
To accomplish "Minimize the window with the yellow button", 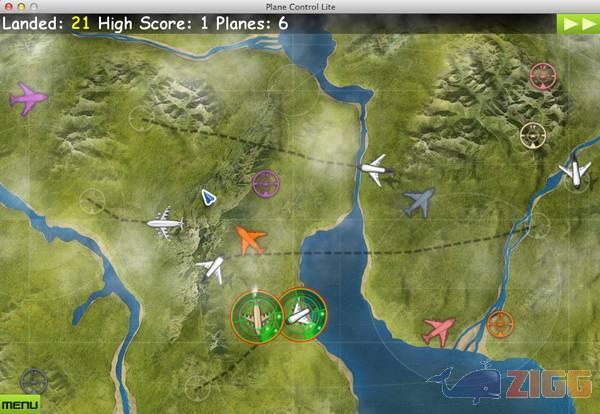I will [x=21, y=7].
